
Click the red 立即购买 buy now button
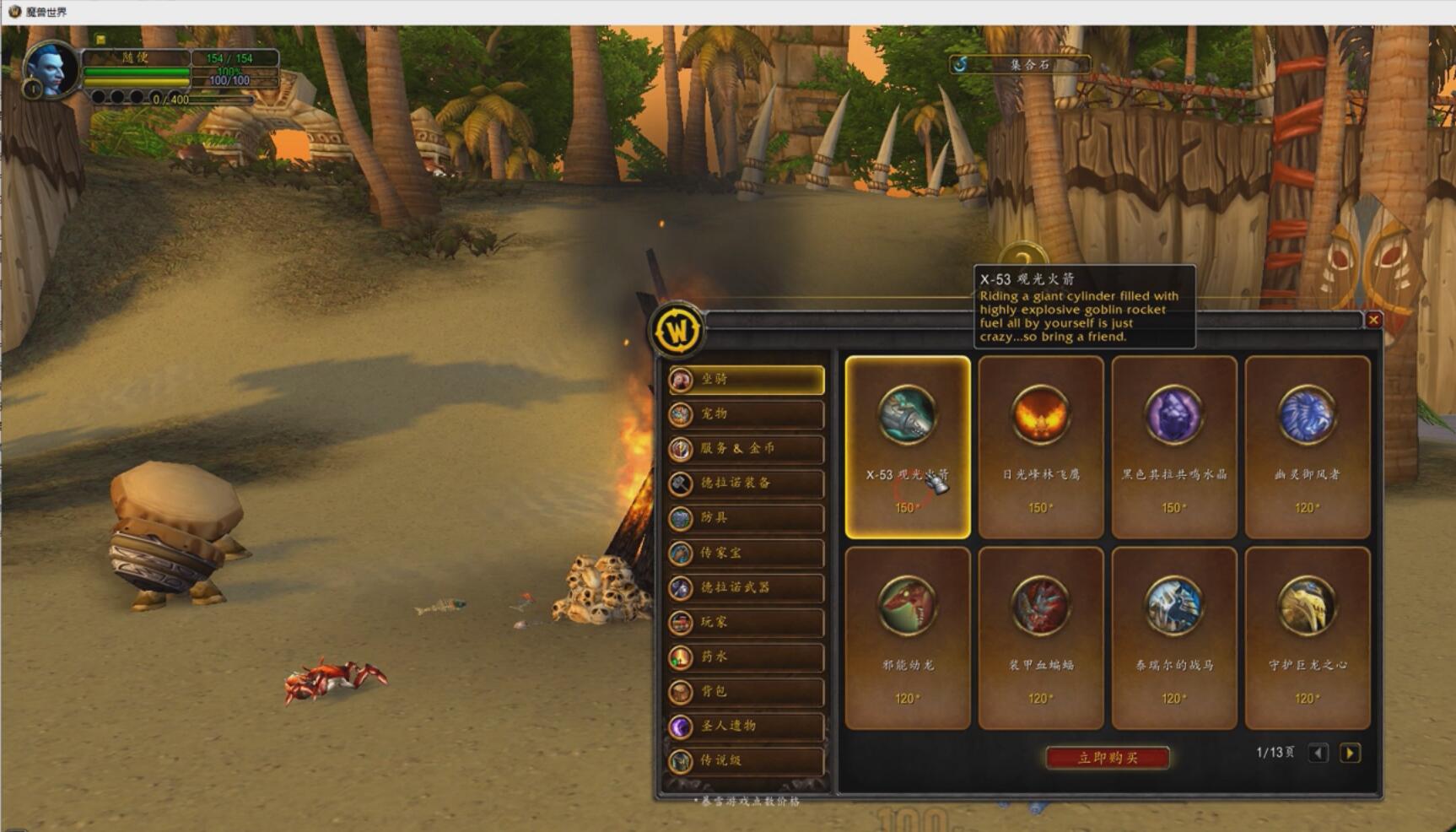1108,758
